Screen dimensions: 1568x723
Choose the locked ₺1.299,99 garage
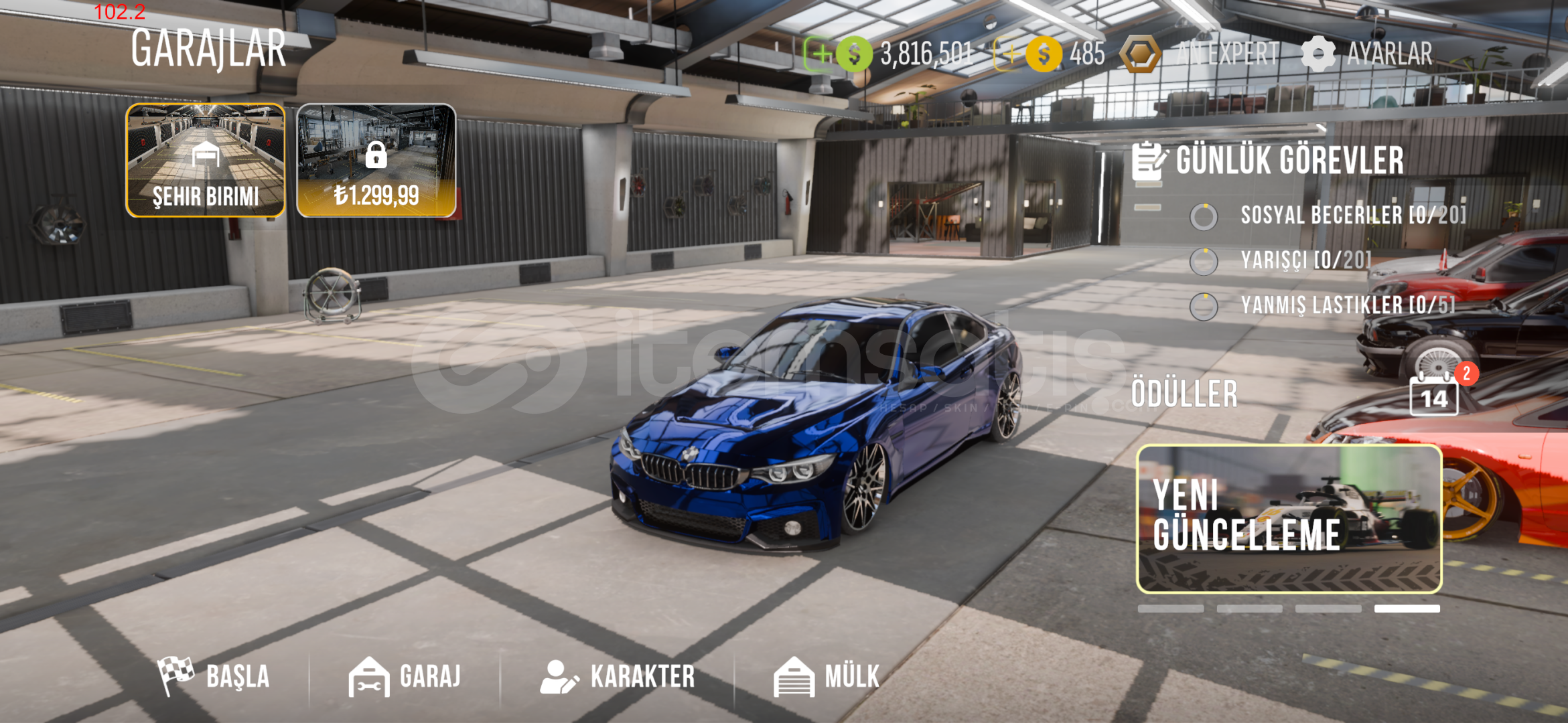tap(376, 160)
